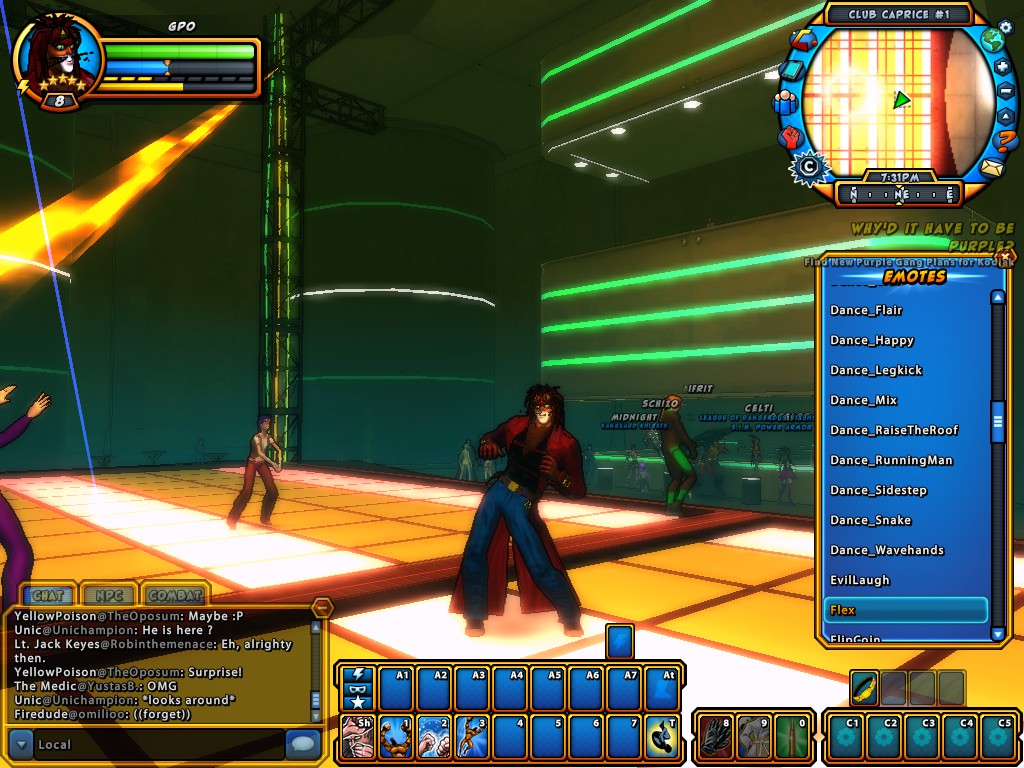This screenshot has height=768, width=1024.
Task: Open the Local chat channel dropdown
Action: tap(22, 744)
